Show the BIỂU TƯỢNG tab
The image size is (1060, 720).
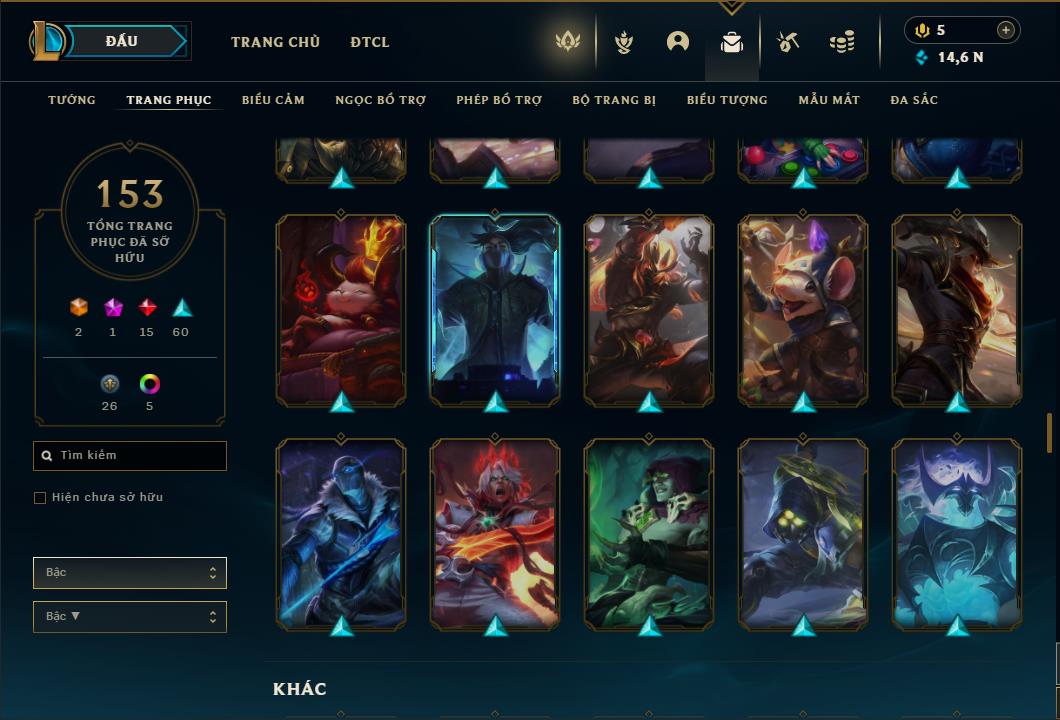727,100
